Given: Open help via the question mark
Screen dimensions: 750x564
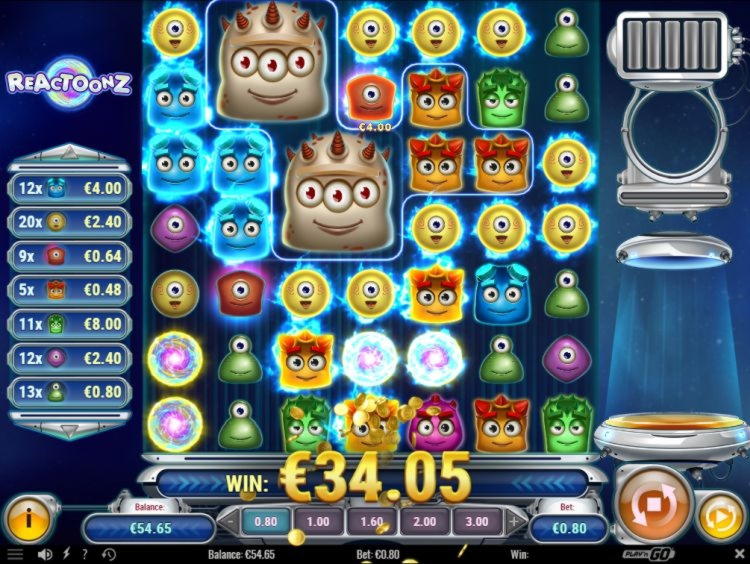Looking at the screenshot, I should click(85, 553).
